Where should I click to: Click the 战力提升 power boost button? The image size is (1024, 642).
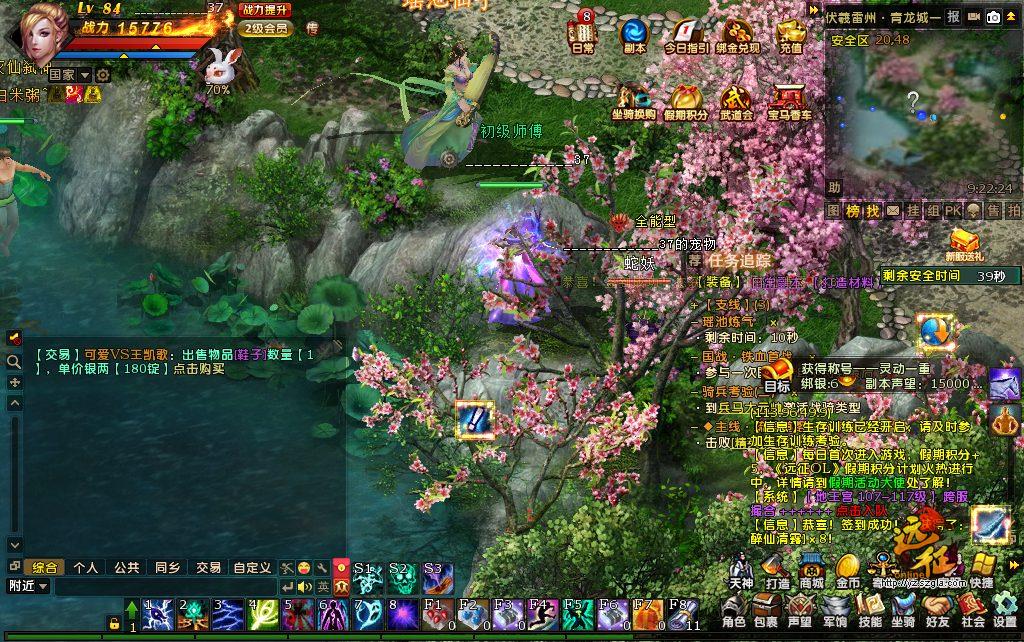pos(266,10)
